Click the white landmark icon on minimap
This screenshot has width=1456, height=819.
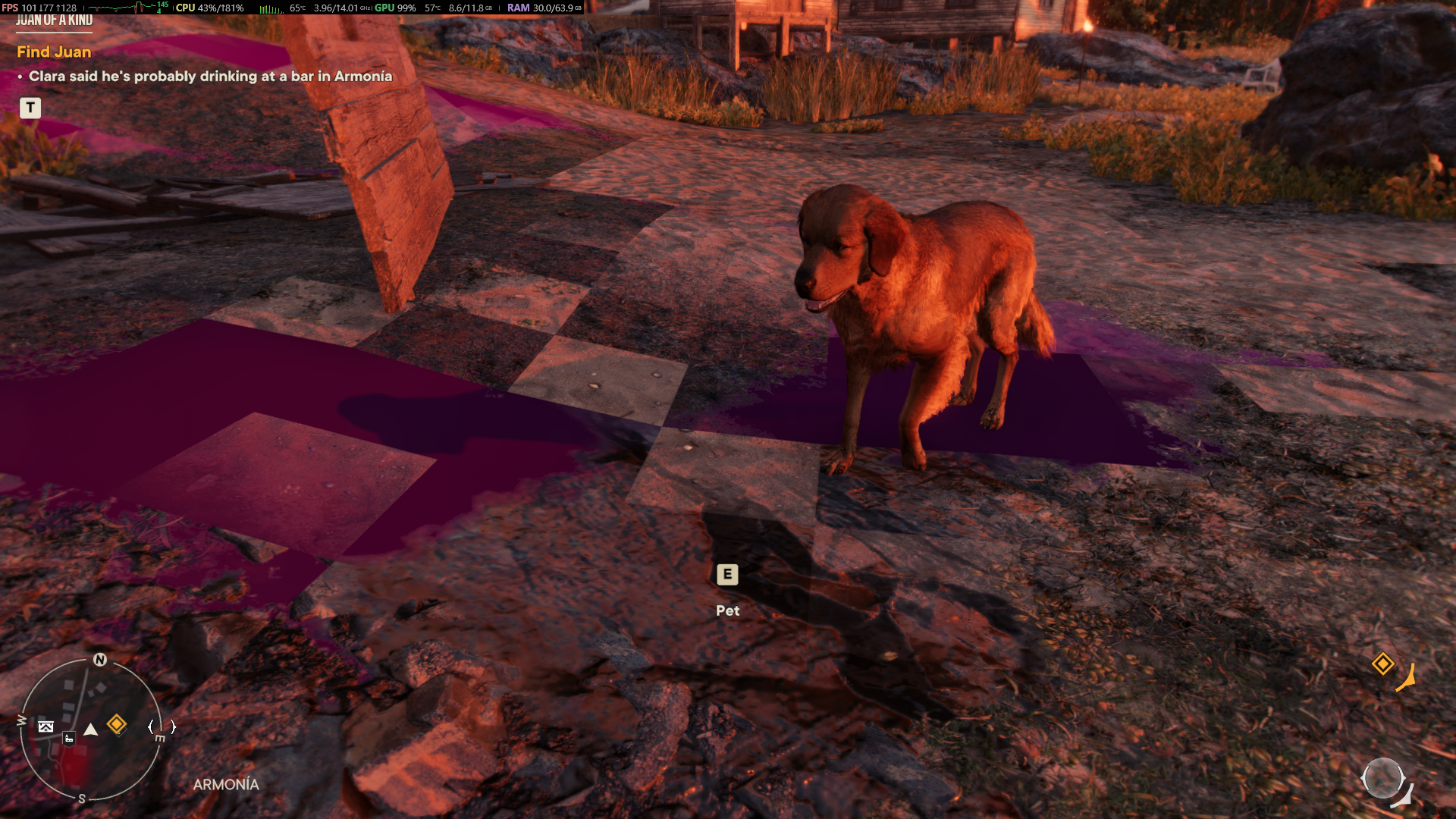[x=46, y=726]
